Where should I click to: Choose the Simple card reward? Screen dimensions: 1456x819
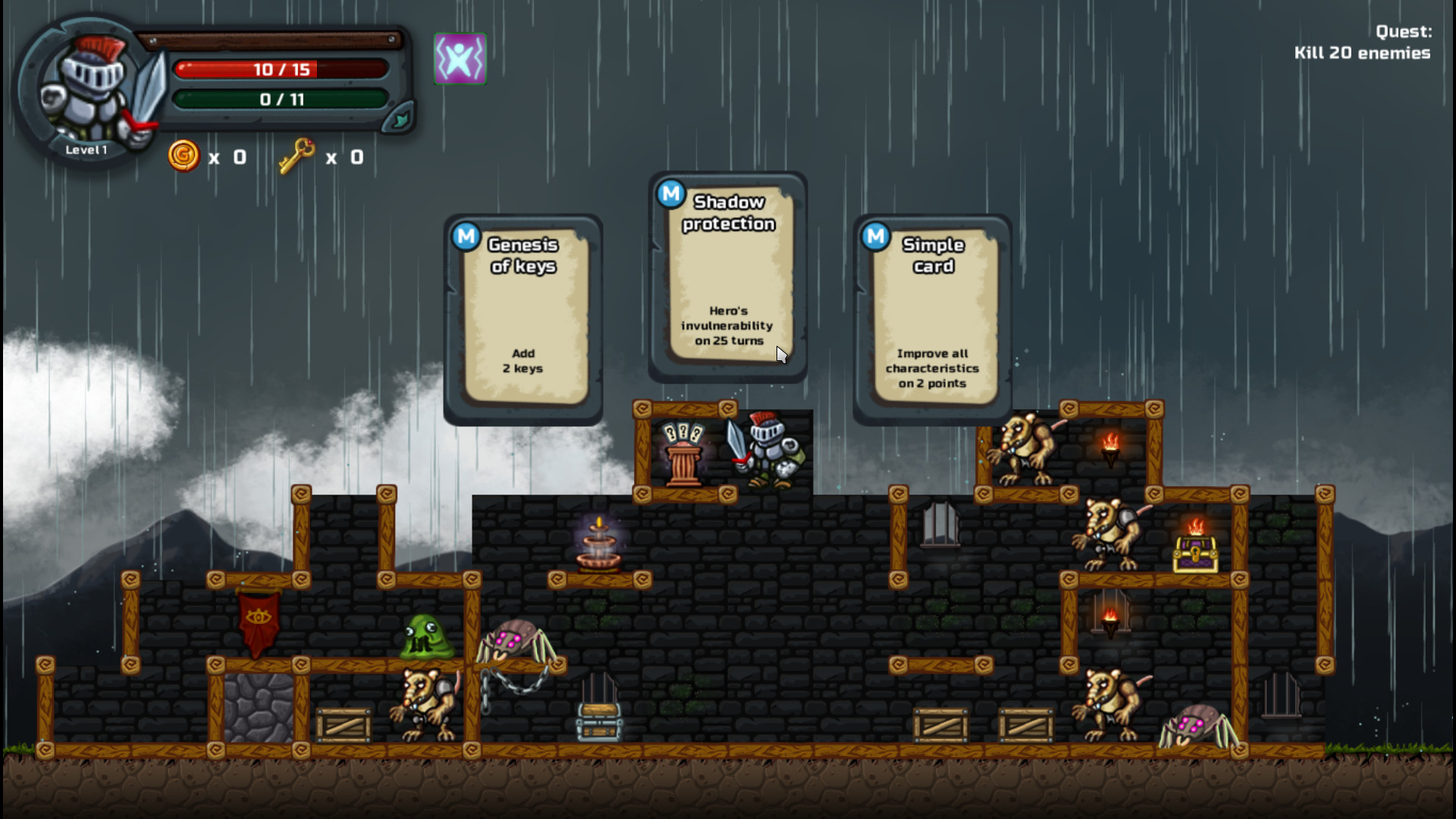pyautogui.click(x=933, y=318)
